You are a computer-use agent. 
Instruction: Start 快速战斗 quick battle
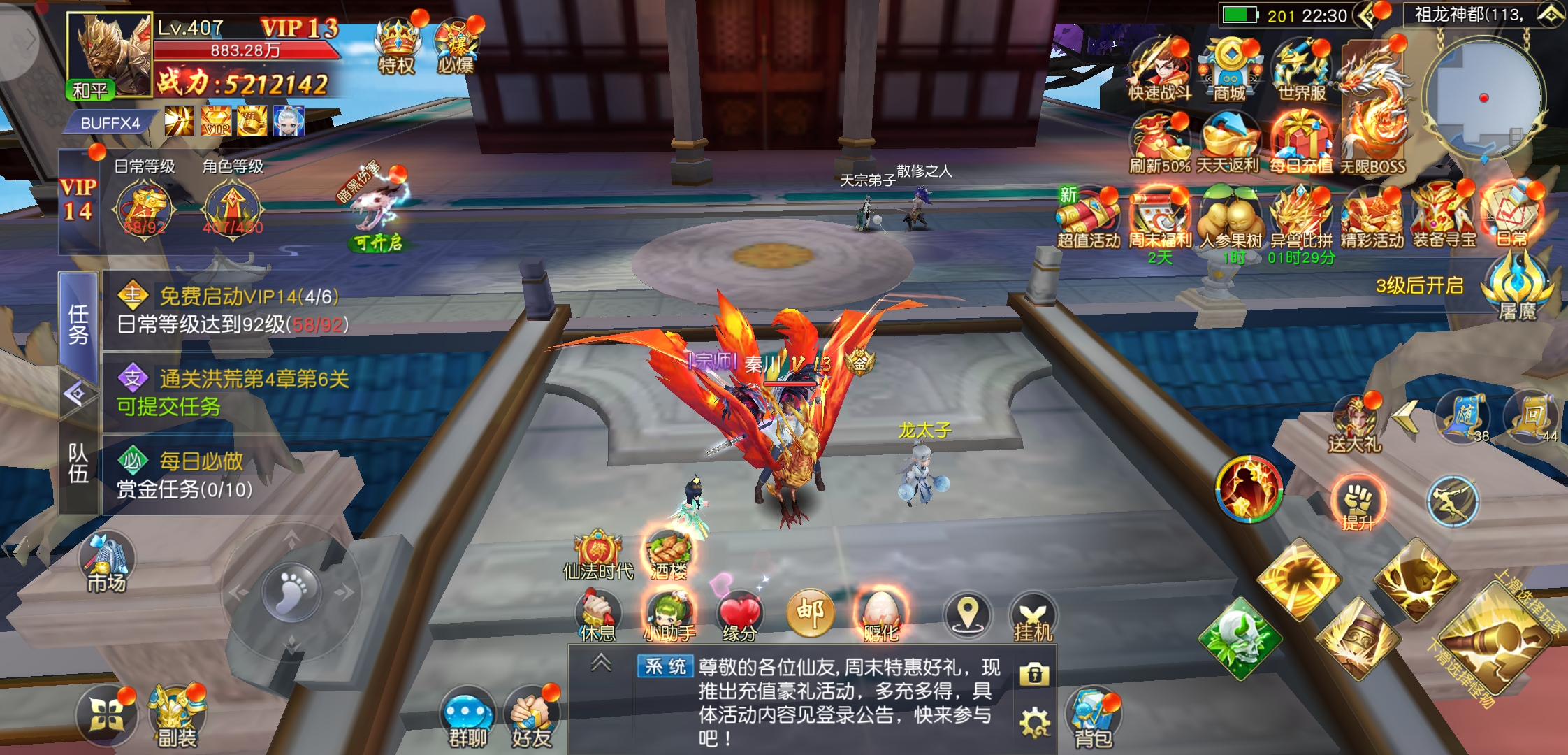point(1159,68)
